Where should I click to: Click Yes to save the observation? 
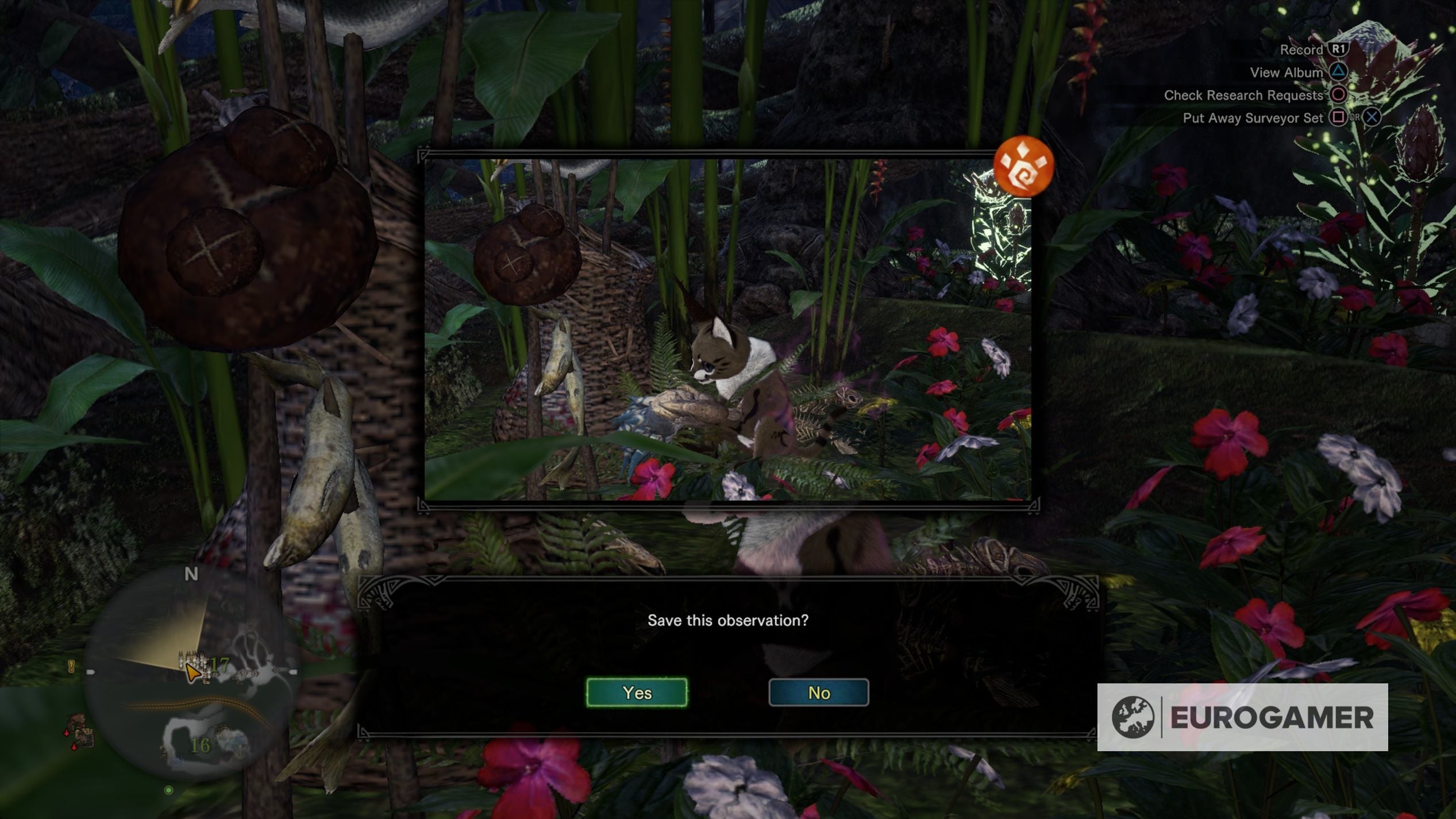(x=637, y=693)
